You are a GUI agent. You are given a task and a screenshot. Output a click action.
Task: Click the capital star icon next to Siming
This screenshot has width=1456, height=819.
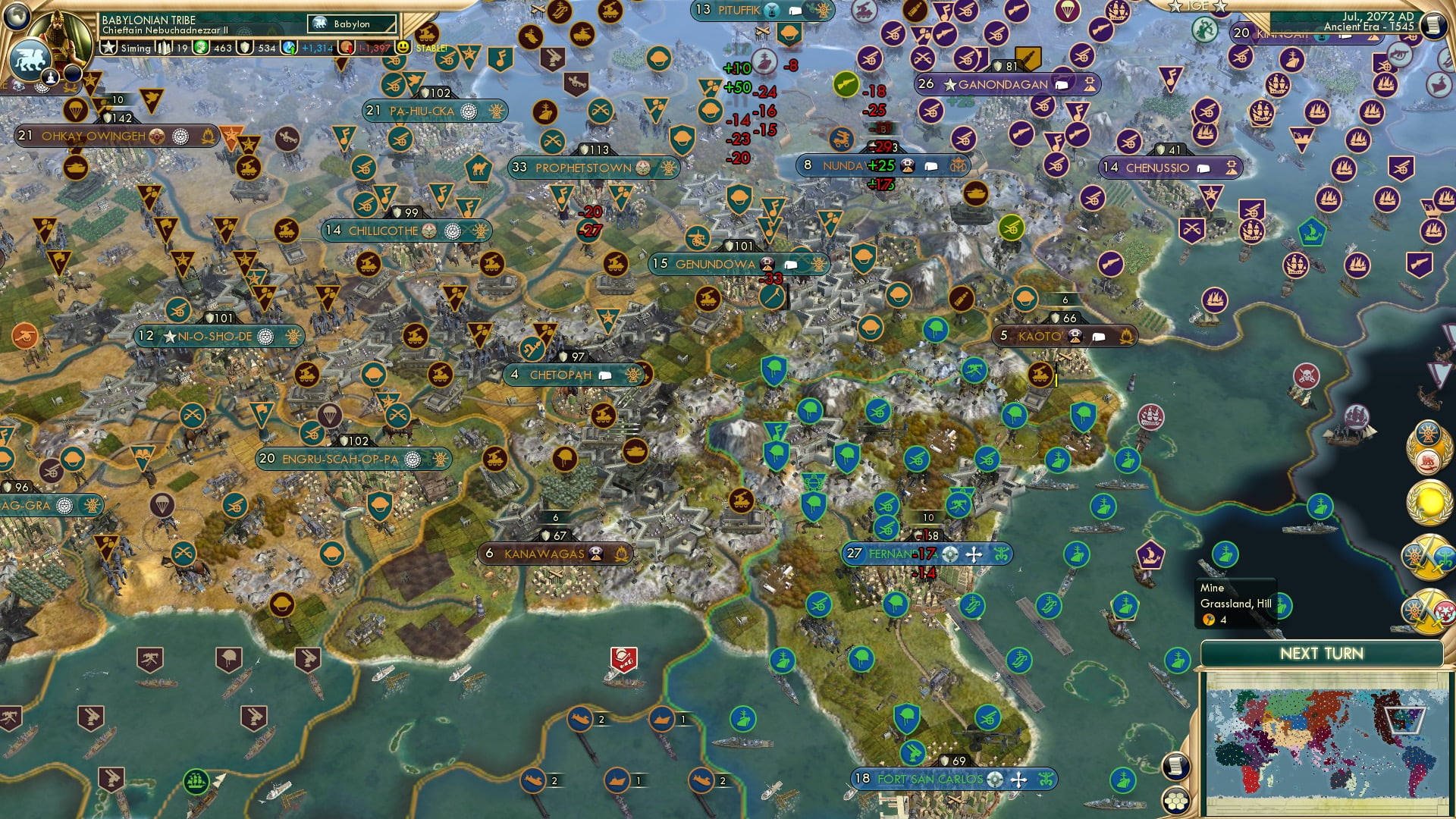pos(108,49)
